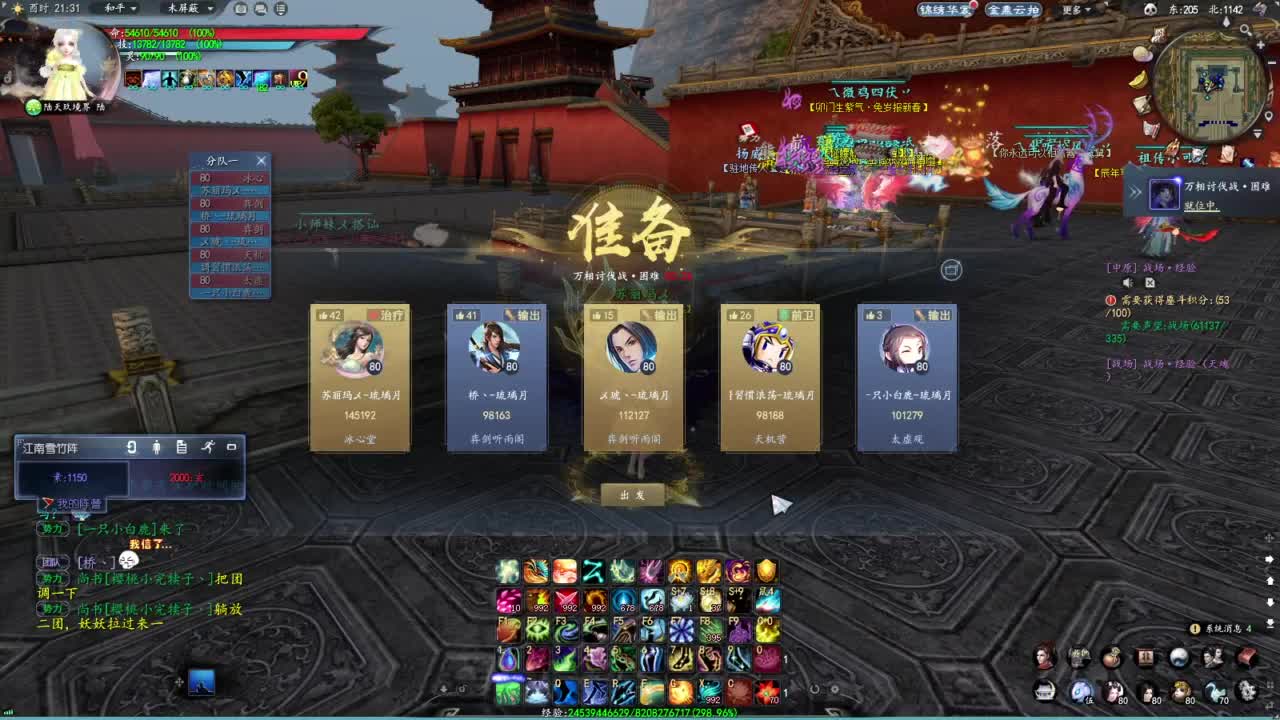The width and height of the screenshot is (1280, 720).
Task: Open the magnifier zoom icon under the minimap
Action: point(1245,30)
